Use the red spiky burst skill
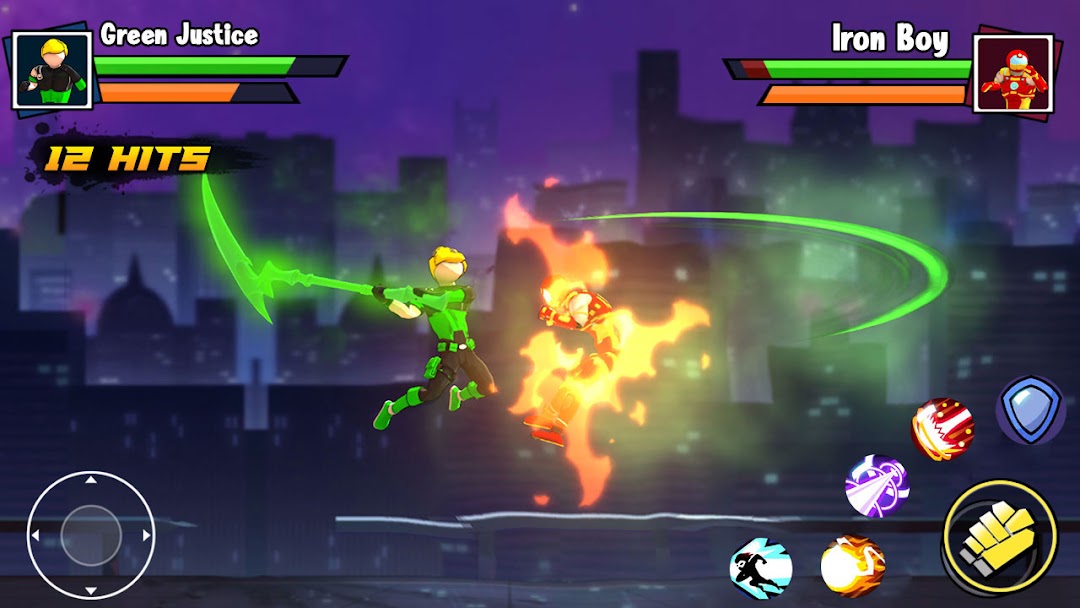The height and width of the screenshot is (608, 1080). pos(942,428)
